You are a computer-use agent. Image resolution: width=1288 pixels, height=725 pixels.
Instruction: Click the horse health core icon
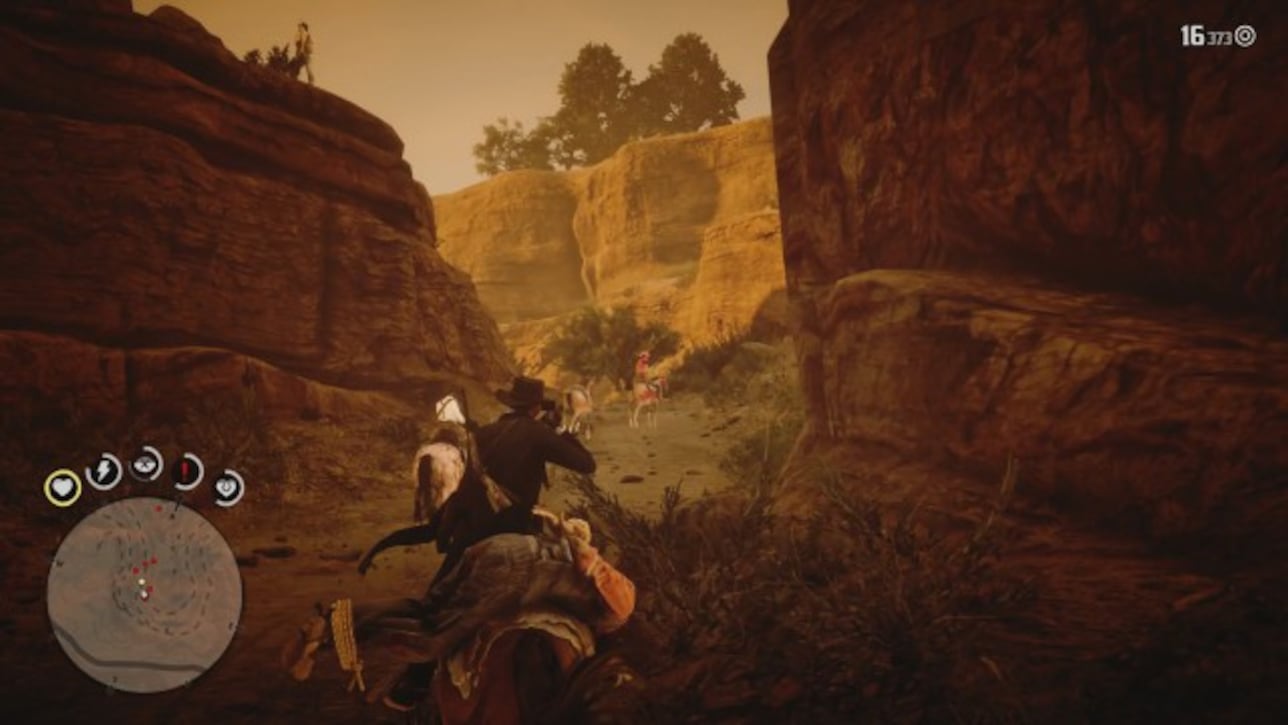[x=184, y=469]
